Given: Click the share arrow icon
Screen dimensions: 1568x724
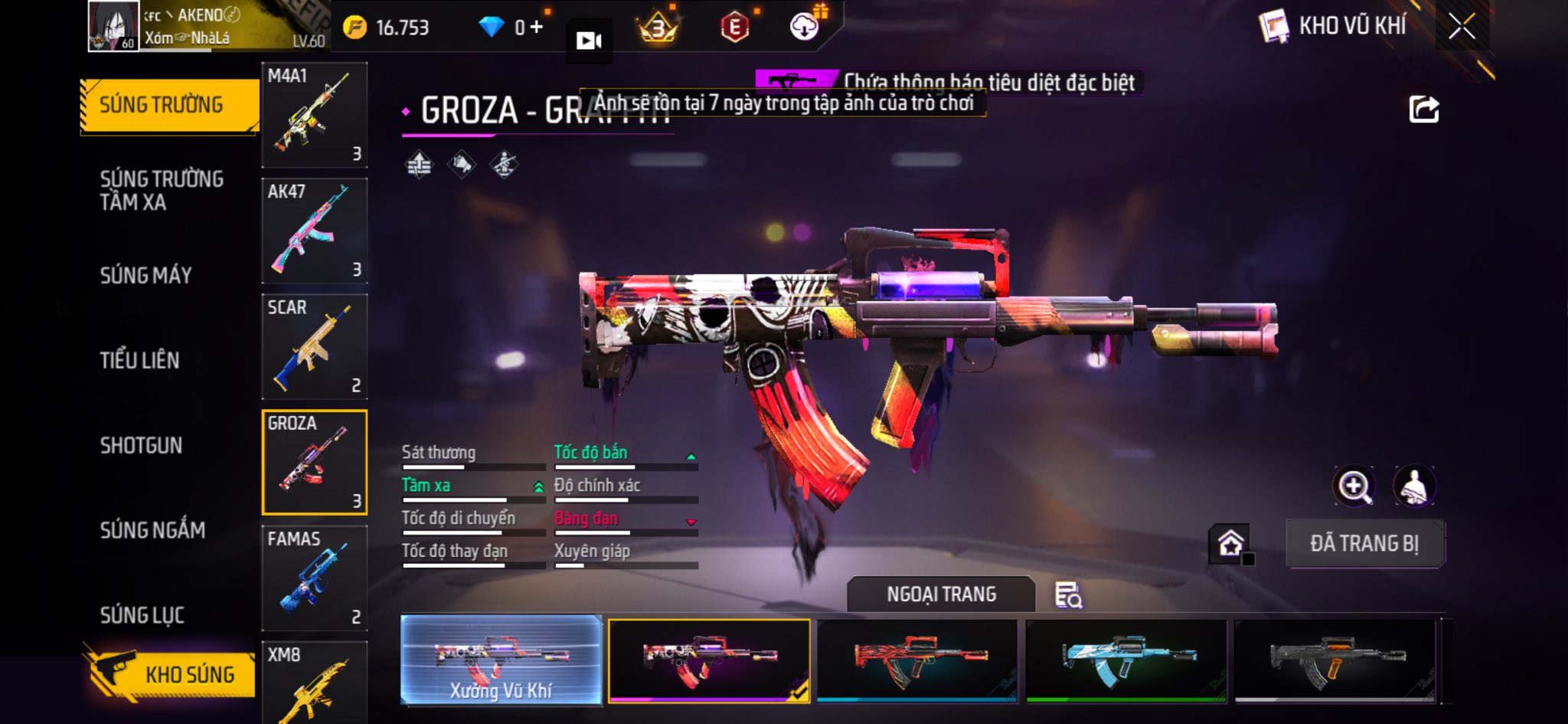Looking at the screenshot, I should (x=1424, y=110).
